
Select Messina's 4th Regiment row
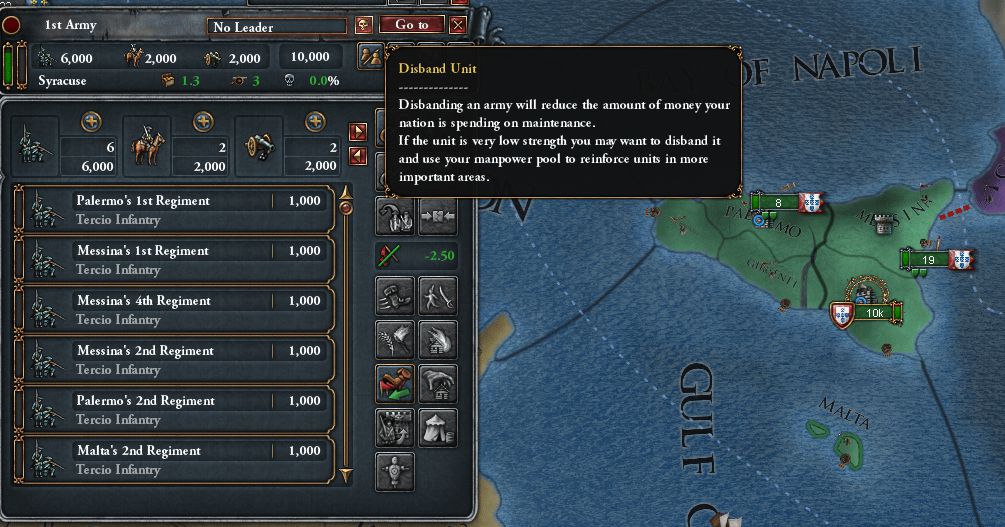(x=175, y=309)
